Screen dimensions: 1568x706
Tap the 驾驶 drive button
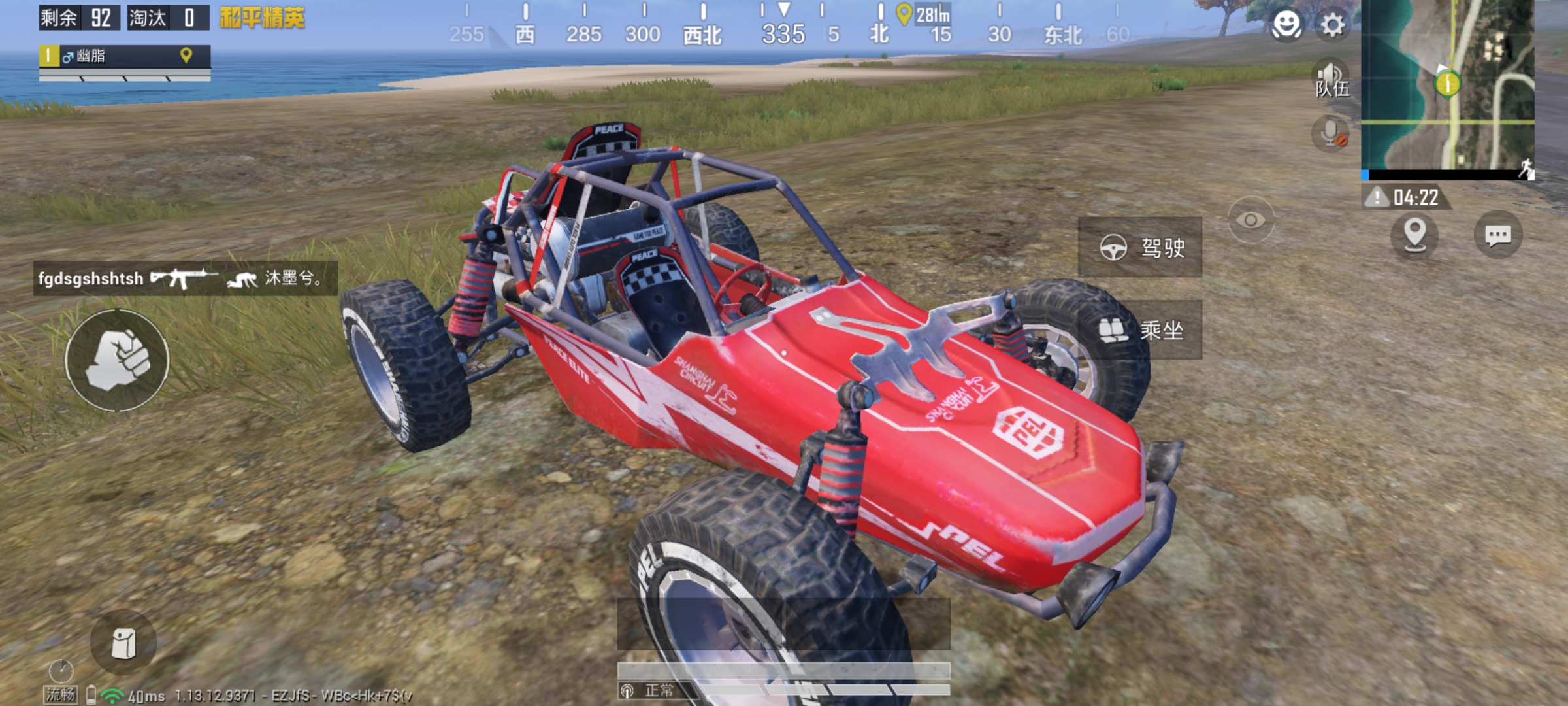(1140, 248)
